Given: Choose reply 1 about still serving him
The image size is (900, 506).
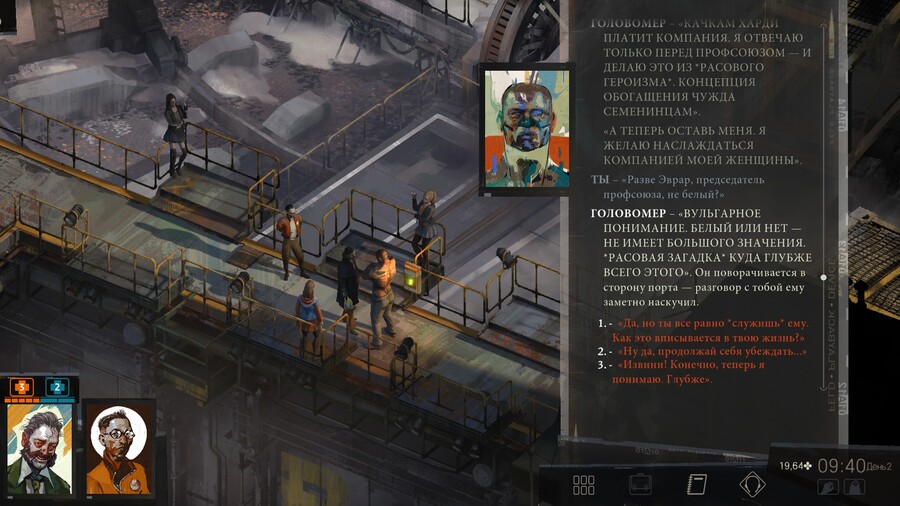Looking at the screenshot, I should [713, 330].
